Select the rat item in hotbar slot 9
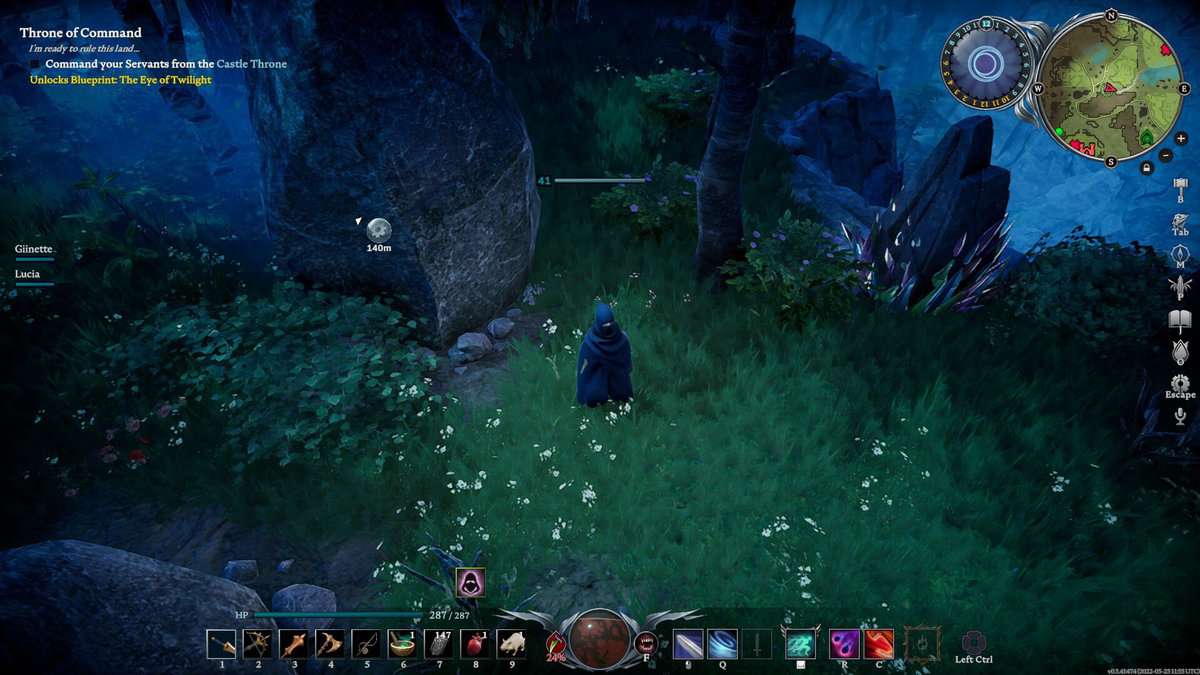 (x=511, y=644)
